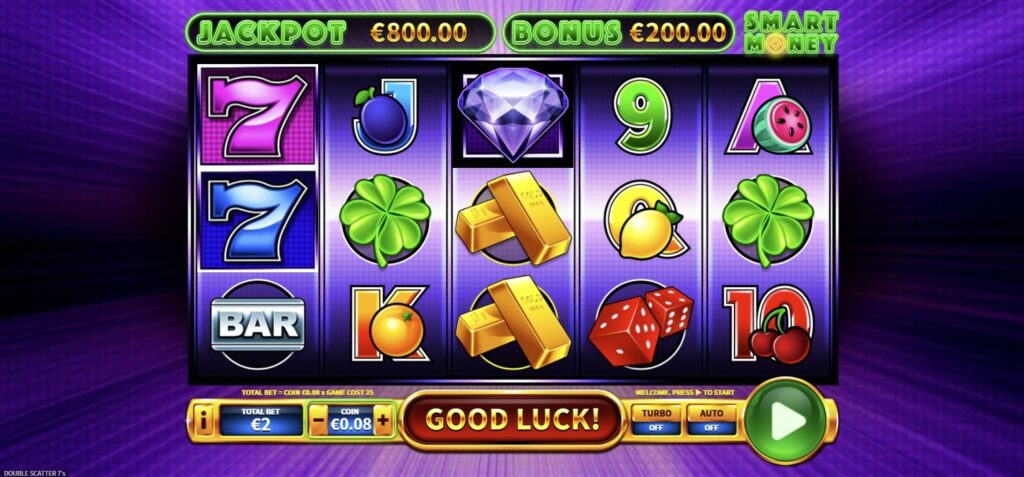Increase the coin value with the plus button

coord(384,421)
